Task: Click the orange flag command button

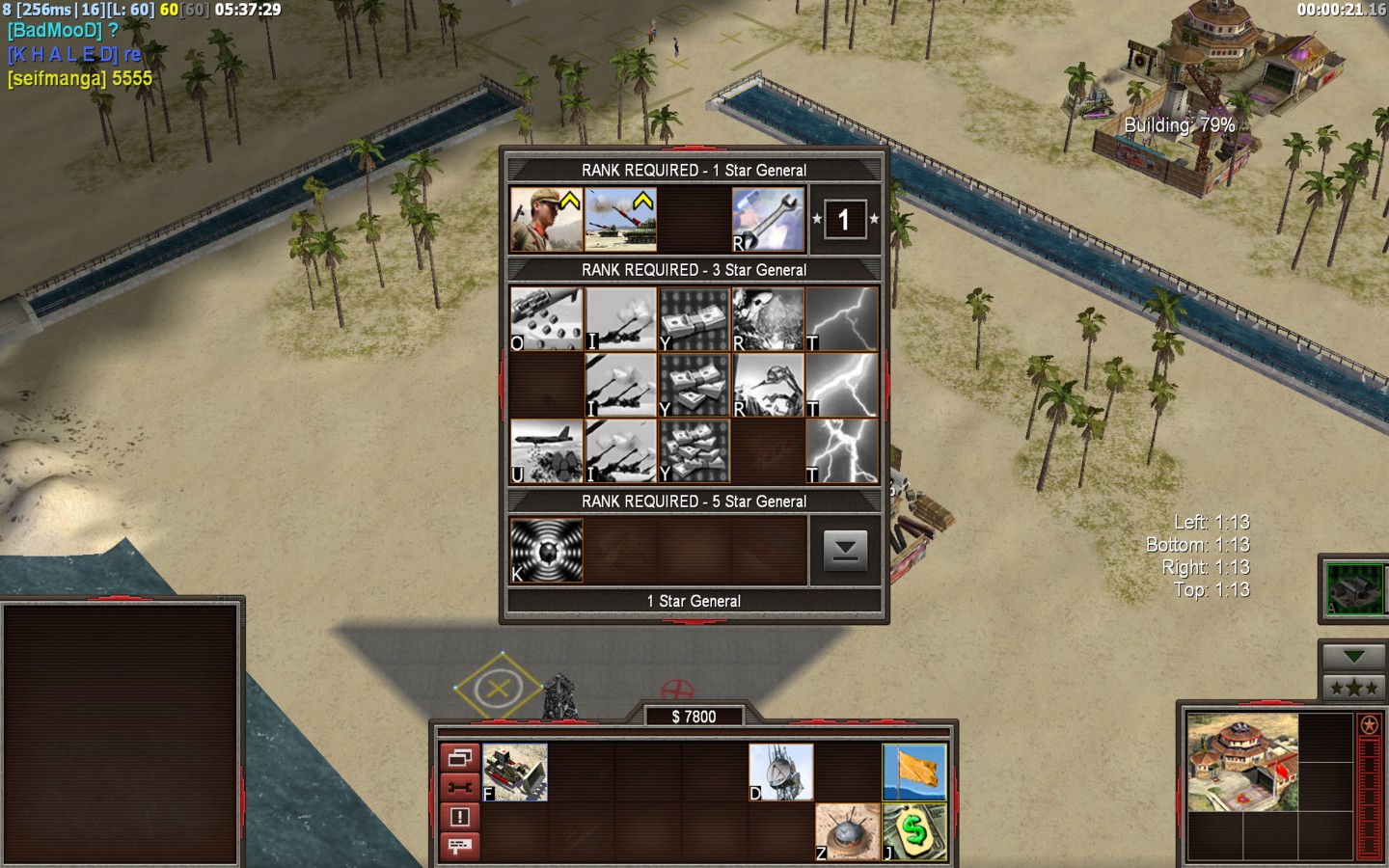Action: pyautogui.click(x=914, y=772)
